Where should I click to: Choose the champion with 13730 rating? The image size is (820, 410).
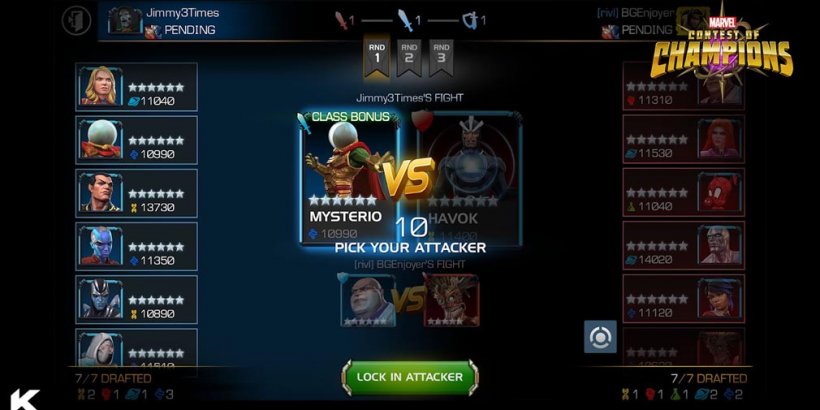pyautogui.click(x=137, y=192)
